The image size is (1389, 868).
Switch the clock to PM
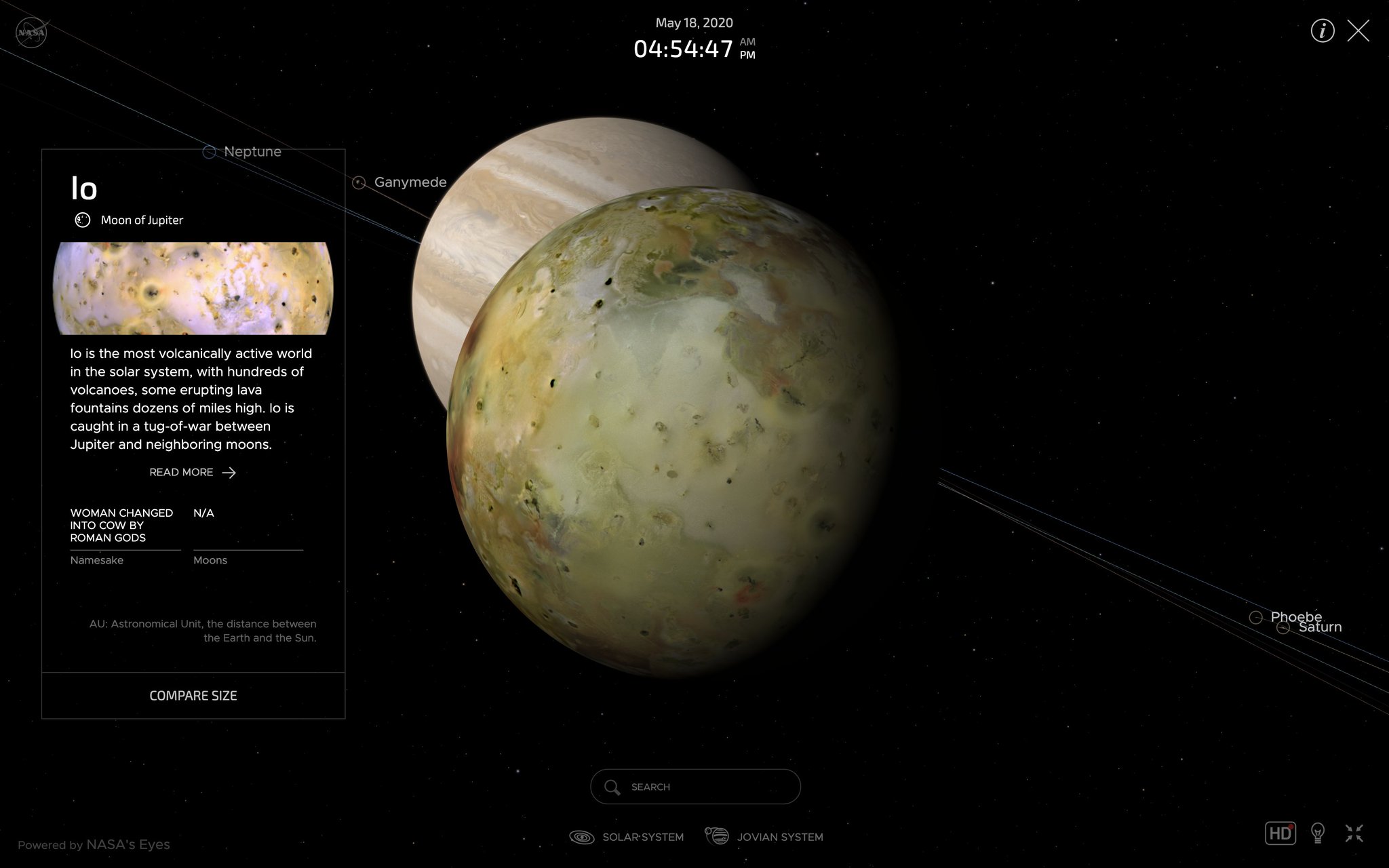point(747,56)
